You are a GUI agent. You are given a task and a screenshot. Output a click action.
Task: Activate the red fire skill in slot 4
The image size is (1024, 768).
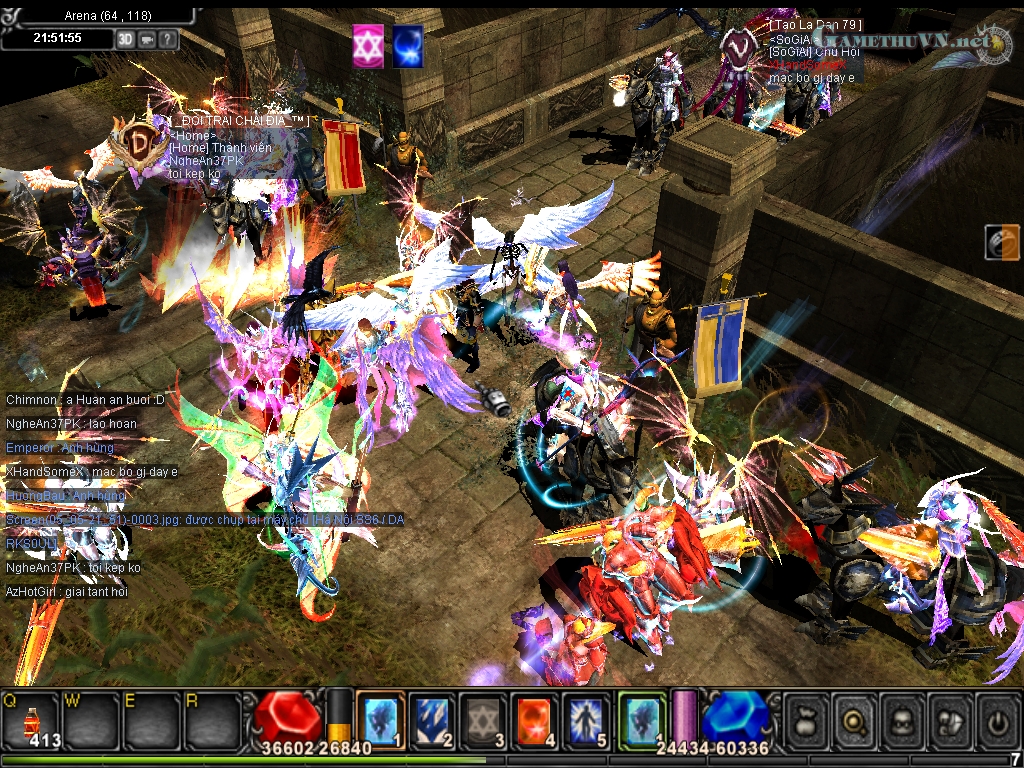534,718
